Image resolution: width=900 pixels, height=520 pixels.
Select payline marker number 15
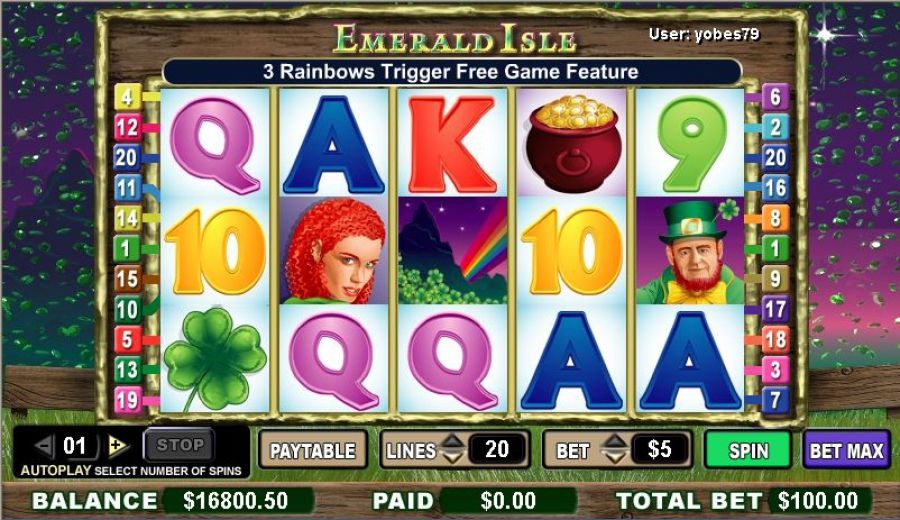pyautogui.click(x=127, y=279)
